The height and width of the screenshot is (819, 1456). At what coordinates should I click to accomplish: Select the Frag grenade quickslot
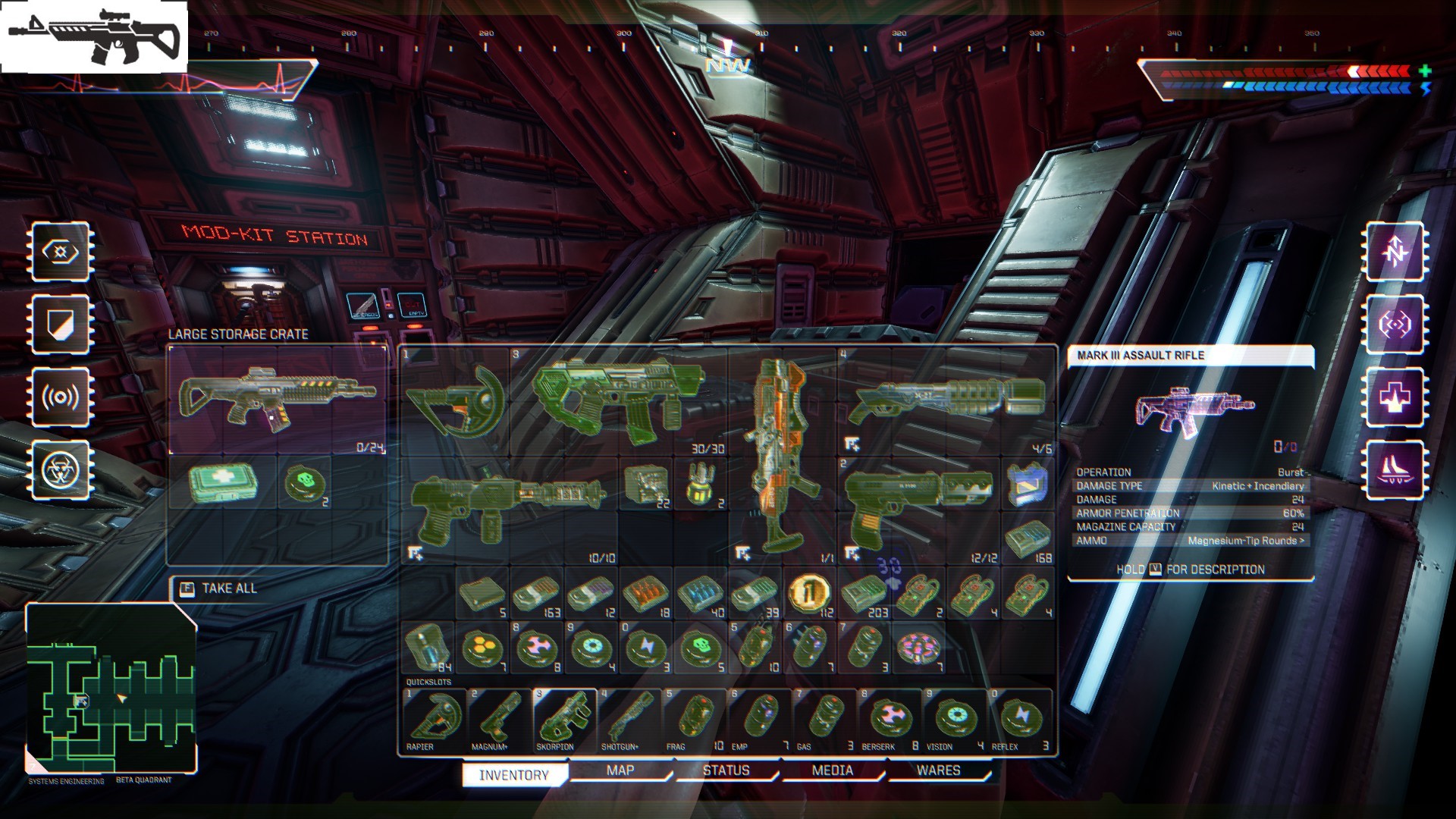coord(694,719)
